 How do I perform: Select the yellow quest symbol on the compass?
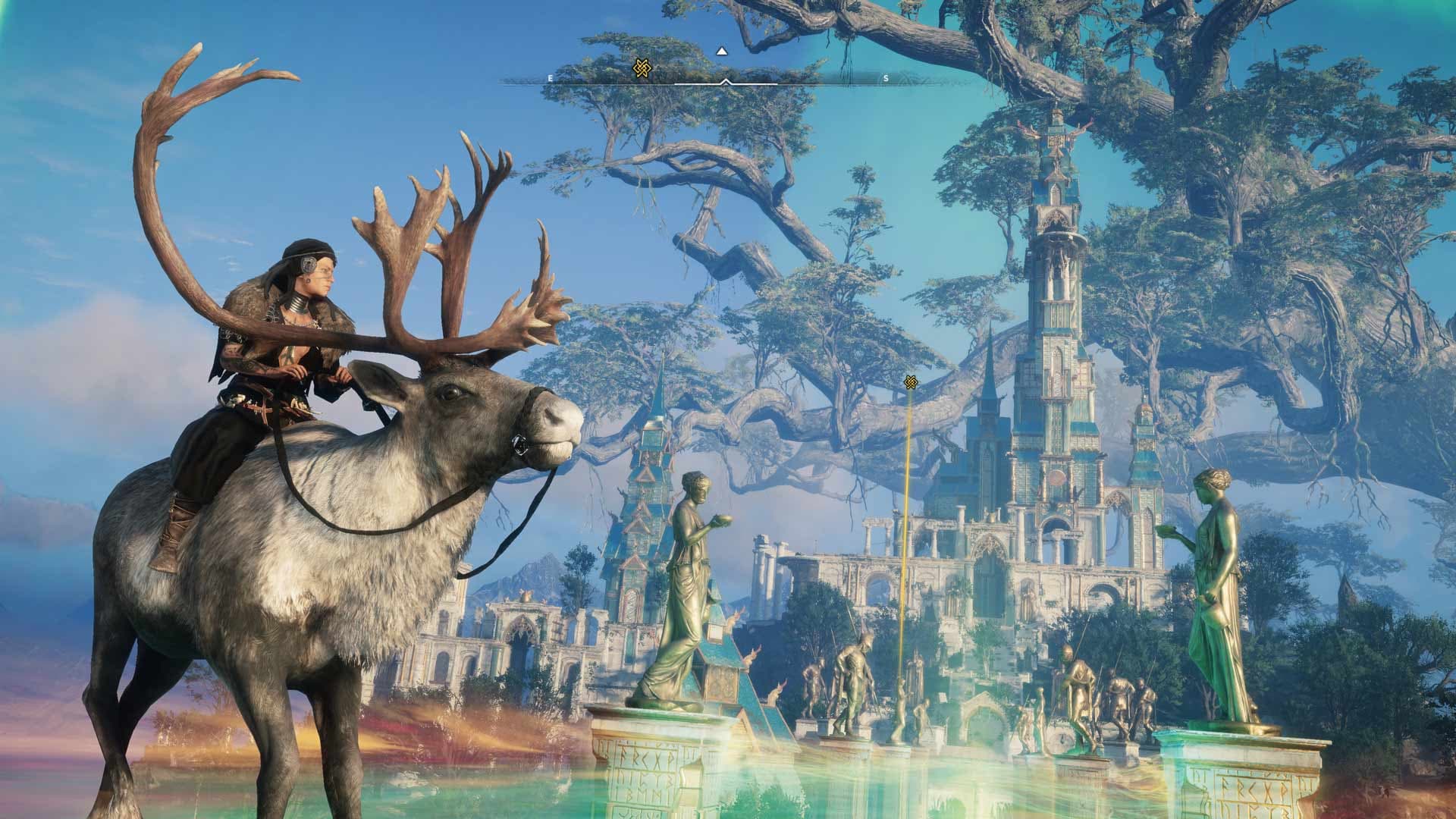pos(641,69)
